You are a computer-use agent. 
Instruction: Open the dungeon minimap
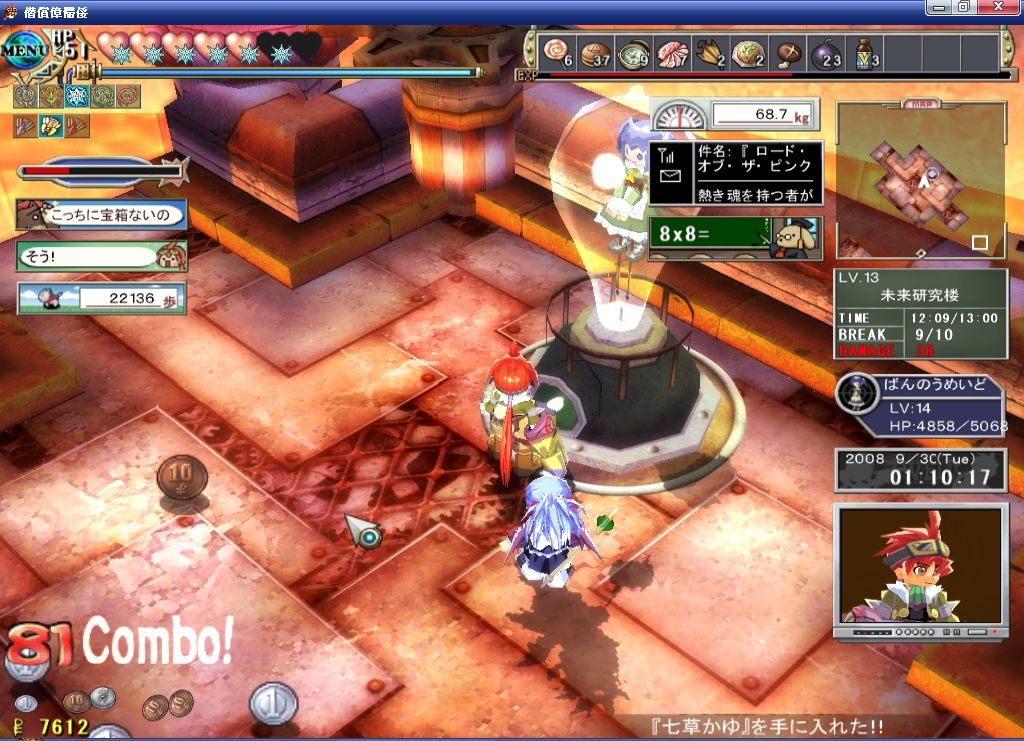pos(920,180)
